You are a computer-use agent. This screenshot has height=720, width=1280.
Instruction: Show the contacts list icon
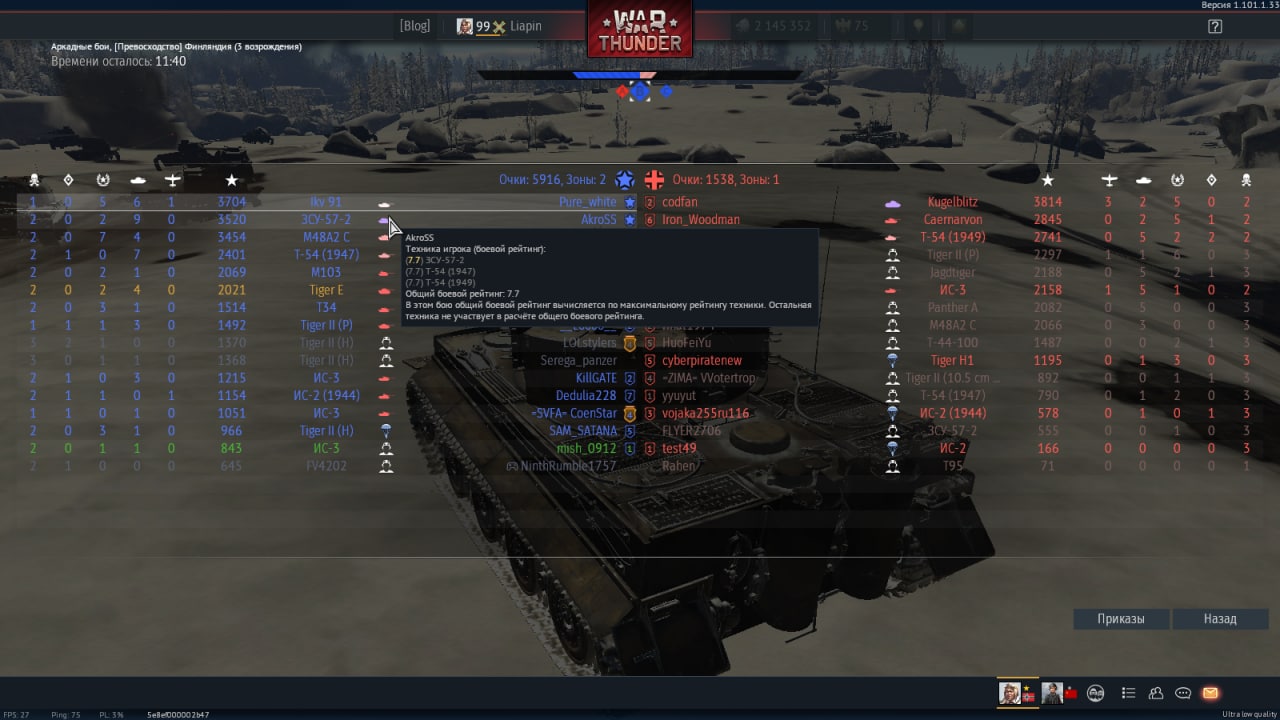tap(1156, 693)
